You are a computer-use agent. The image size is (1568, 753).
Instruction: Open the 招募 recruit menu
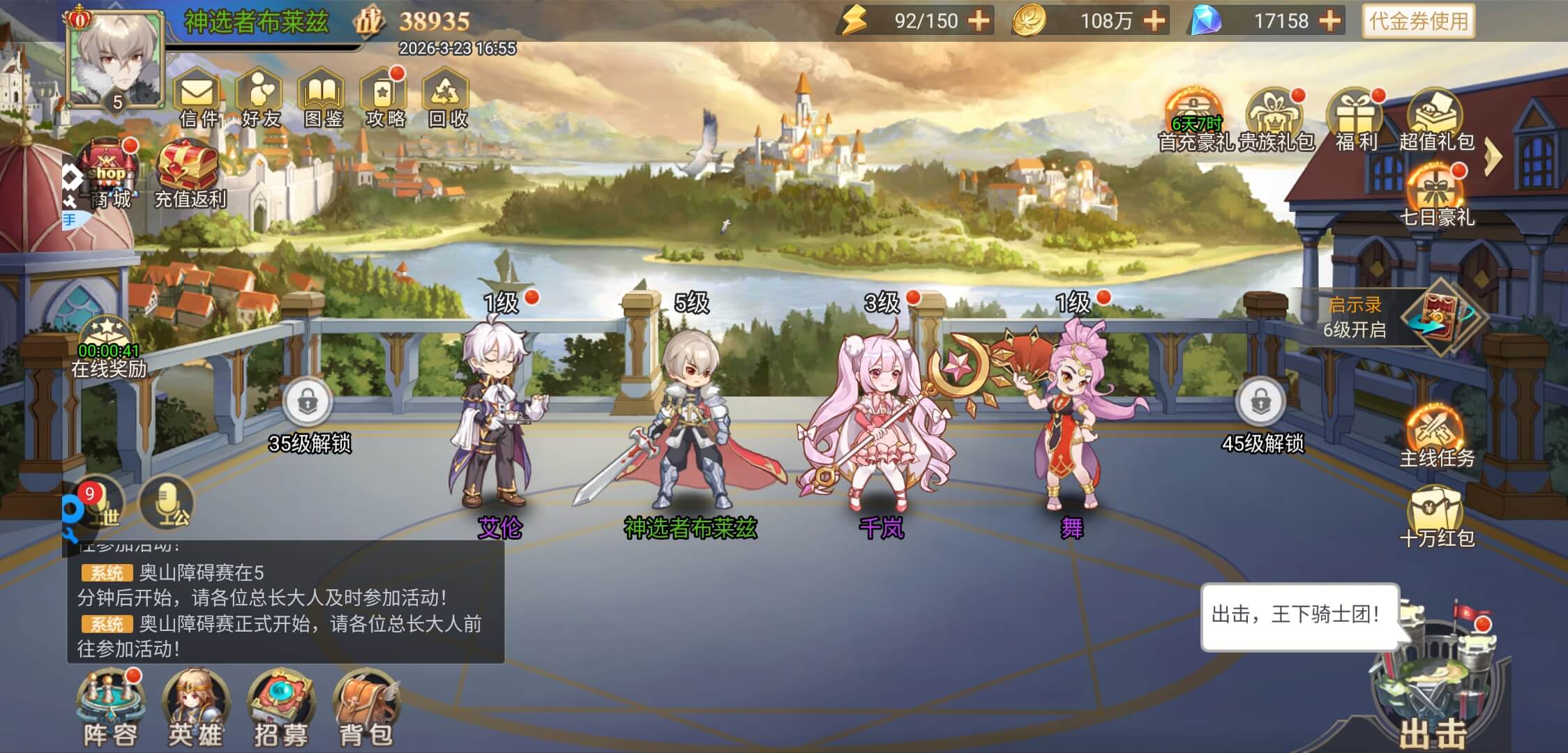click(x=281, y=708)
